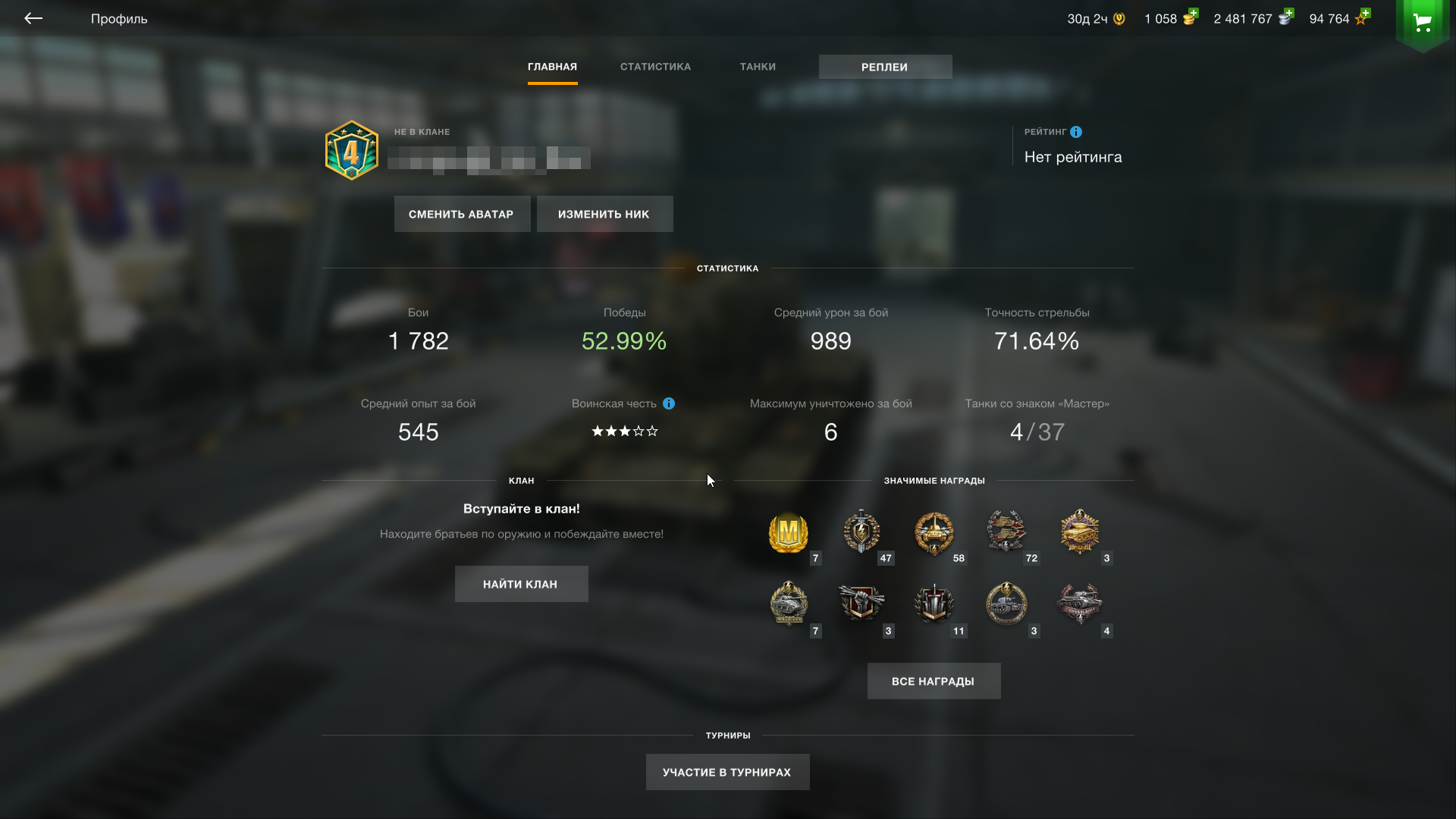Open the ТАНКИ tab
This screenshot has width=1456, height=819.
pos(758,67)
